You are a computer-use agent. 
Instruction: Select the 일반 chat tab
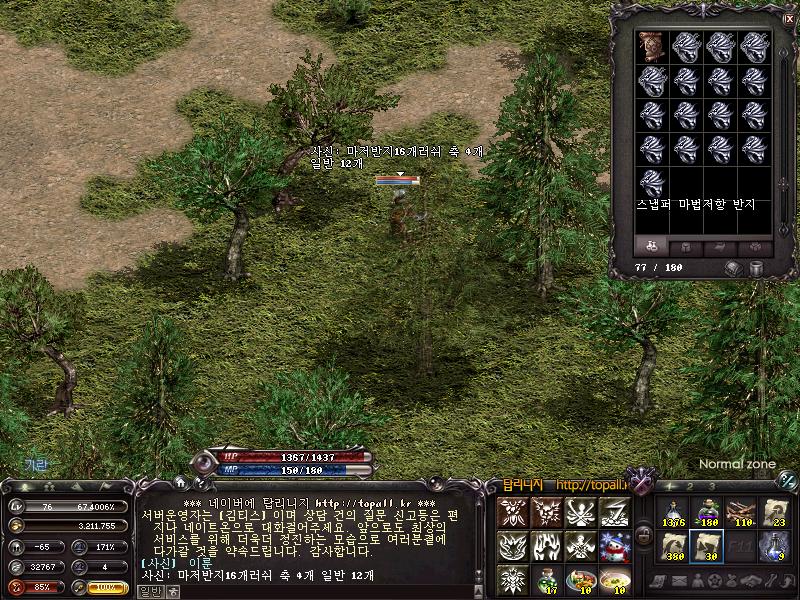point(149,591)
